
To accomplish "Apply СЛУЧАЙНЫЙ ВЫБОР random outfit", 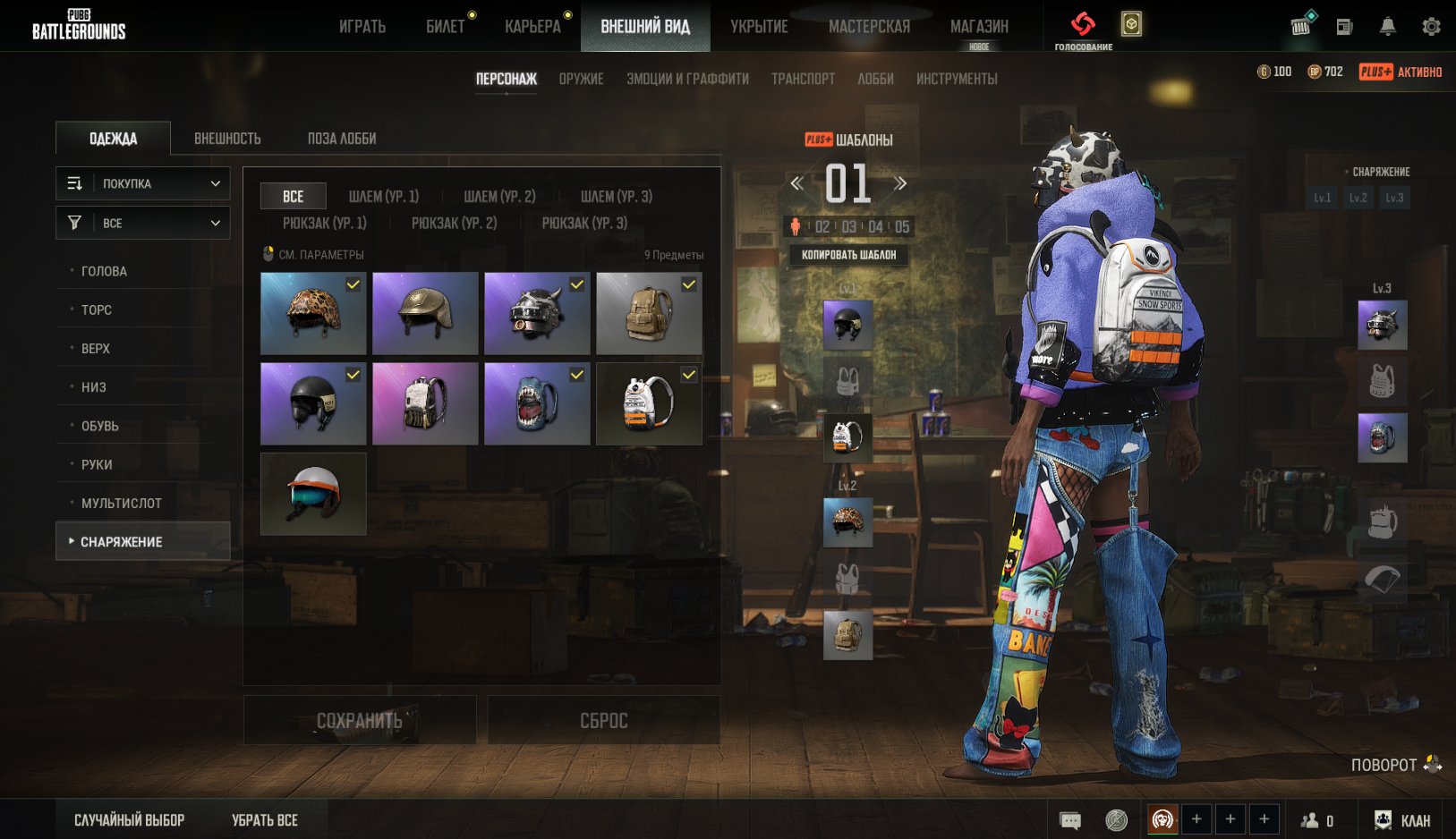I will click(x=129, y=820).
